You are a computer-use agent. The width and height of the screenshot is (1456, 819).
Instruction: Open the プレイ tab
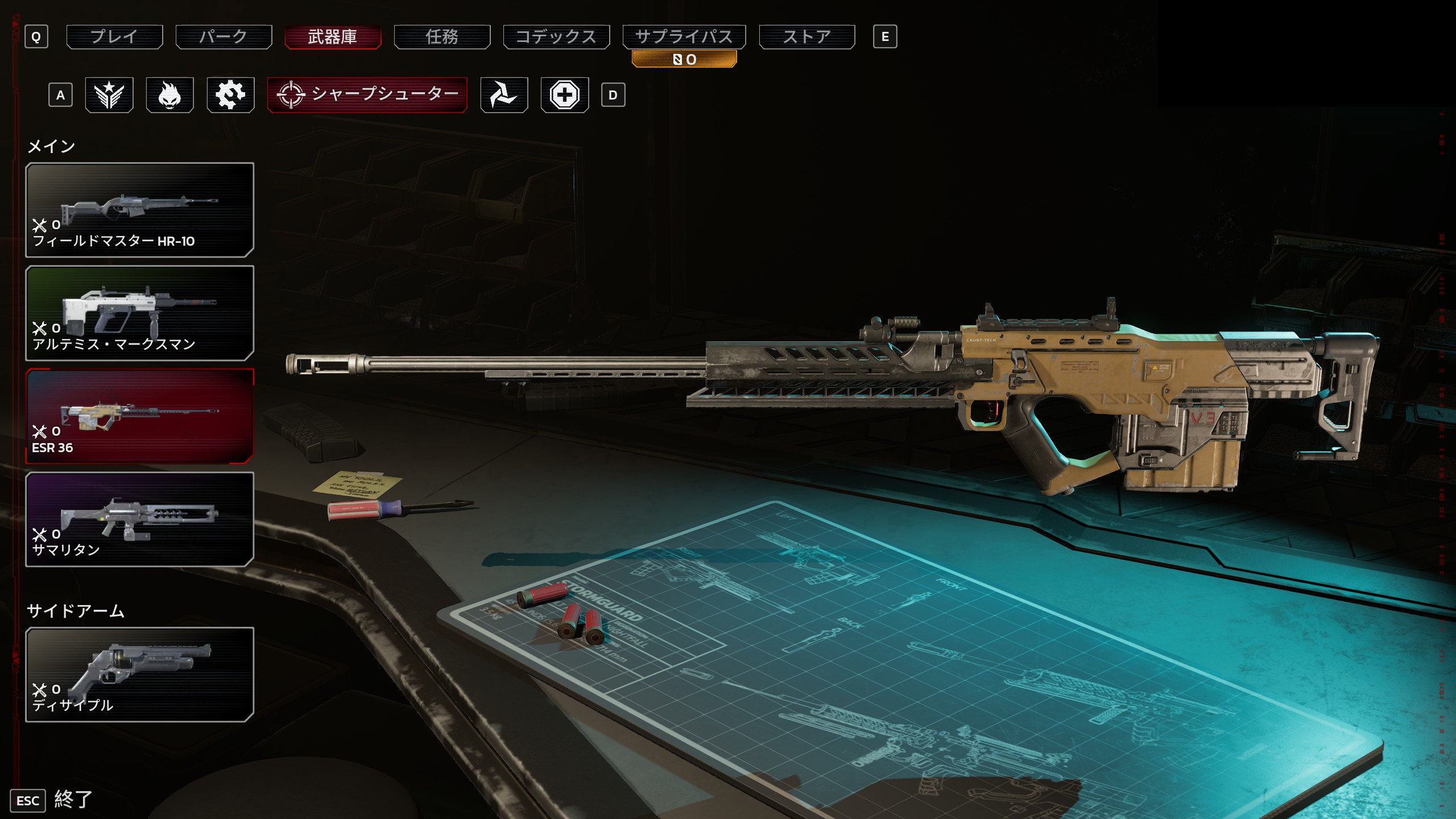coord(114,37)
